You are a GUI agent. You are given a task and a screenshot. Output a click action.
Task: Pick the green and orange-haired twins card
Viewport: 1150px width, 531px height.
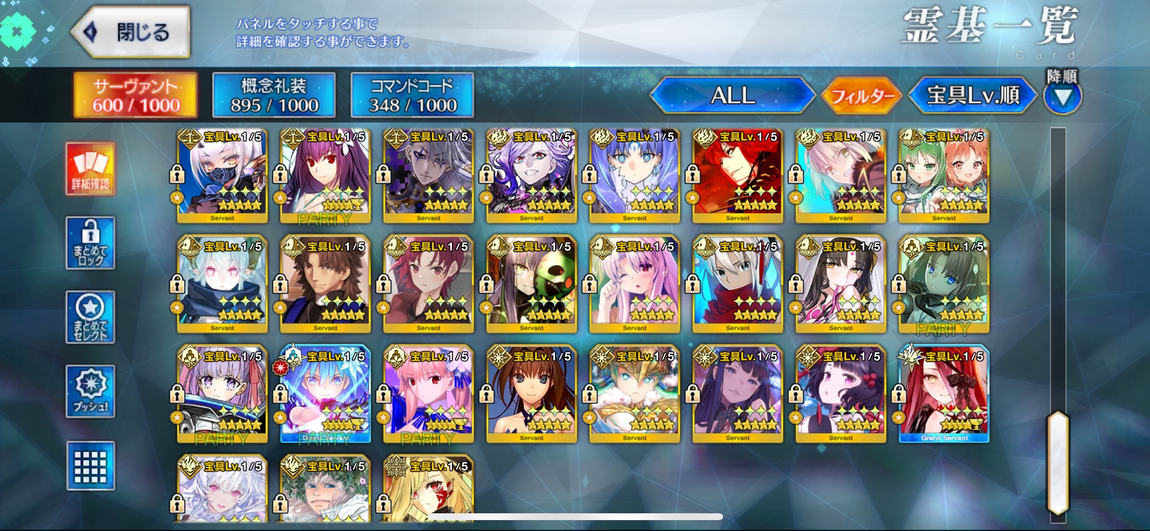pyautogui.click(x=943, y=176)
